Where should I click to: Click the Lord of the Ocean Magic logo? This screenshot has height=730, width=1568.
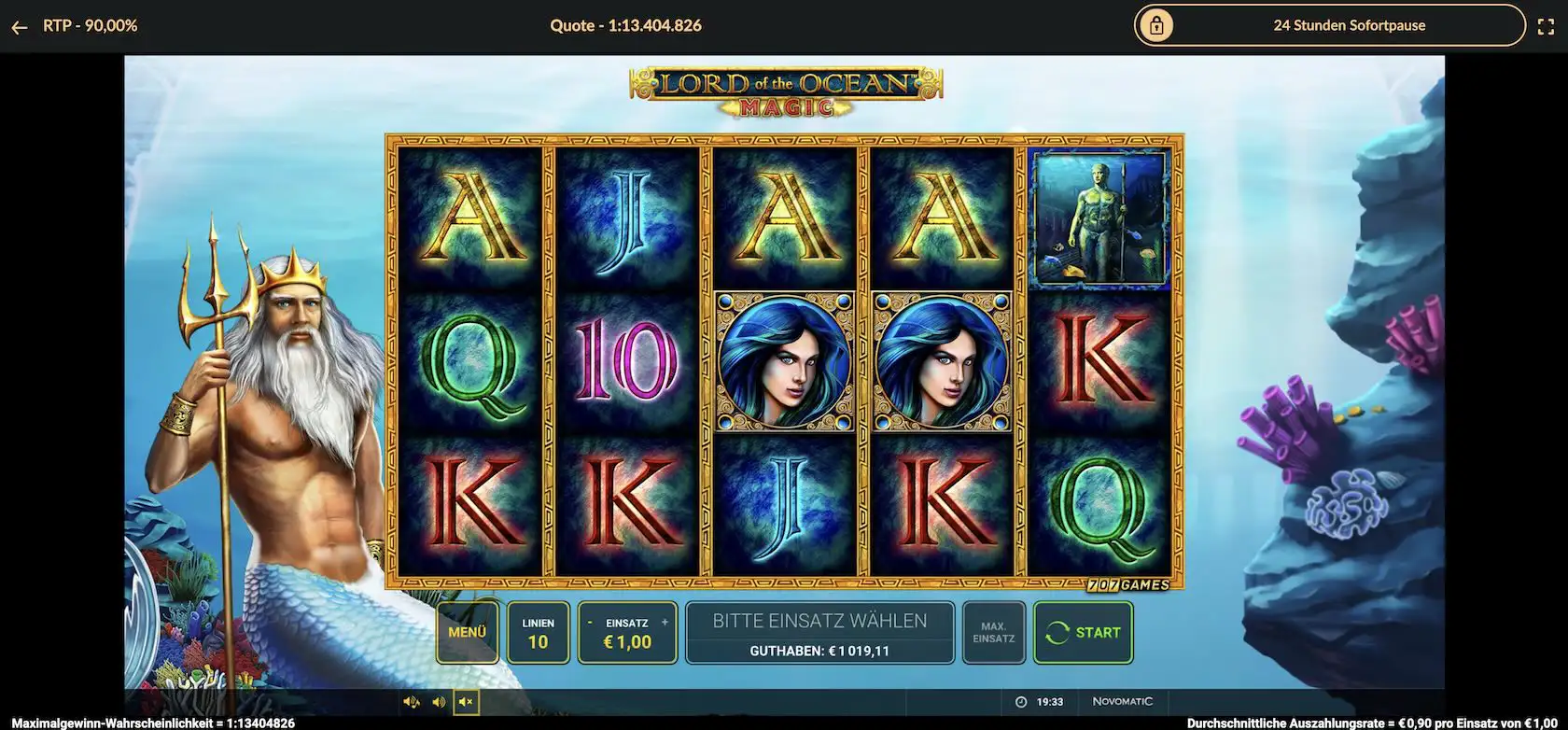(782, 90)
